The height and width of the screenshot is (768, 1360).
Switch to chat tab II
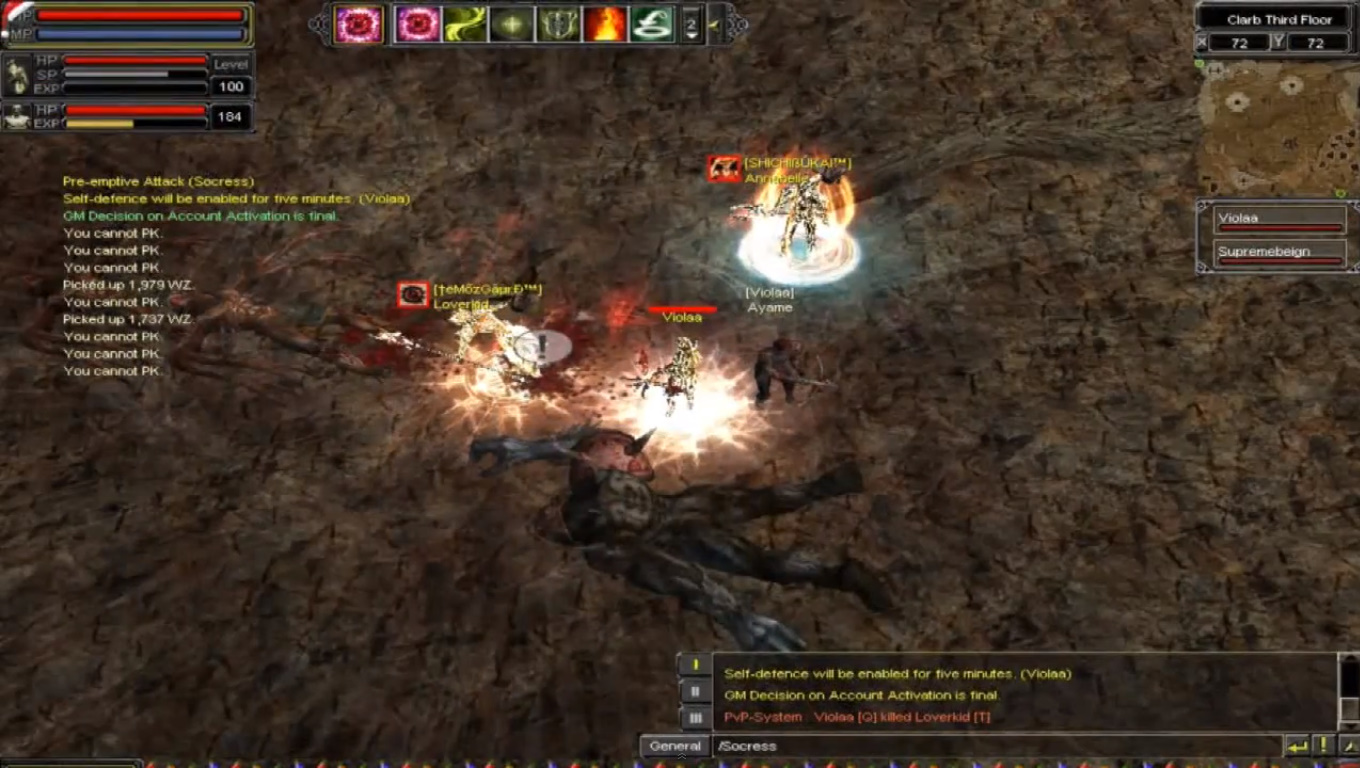tap(695, 691)
